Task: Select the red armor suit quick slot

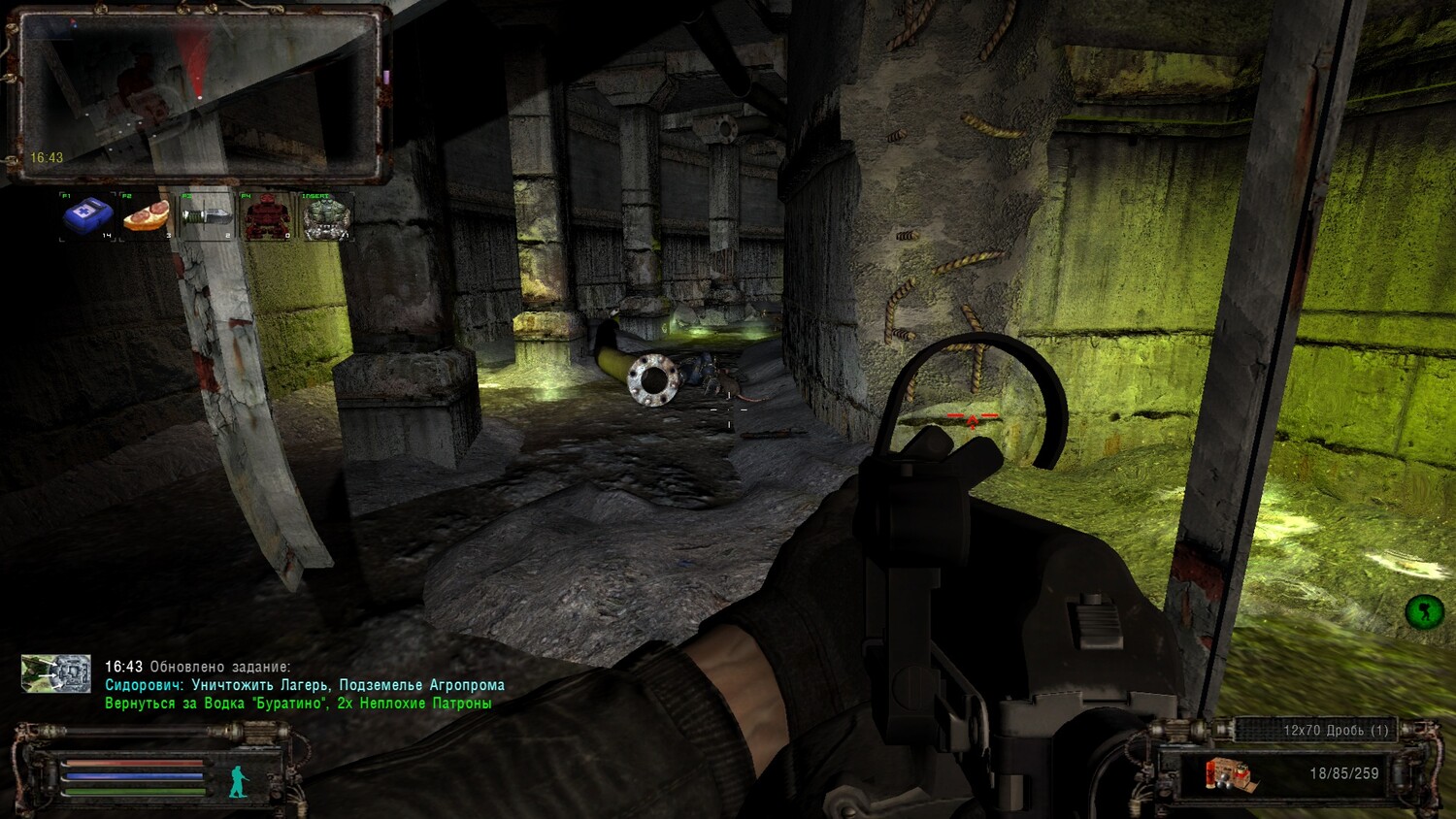Action: click(x=266, y=216)
